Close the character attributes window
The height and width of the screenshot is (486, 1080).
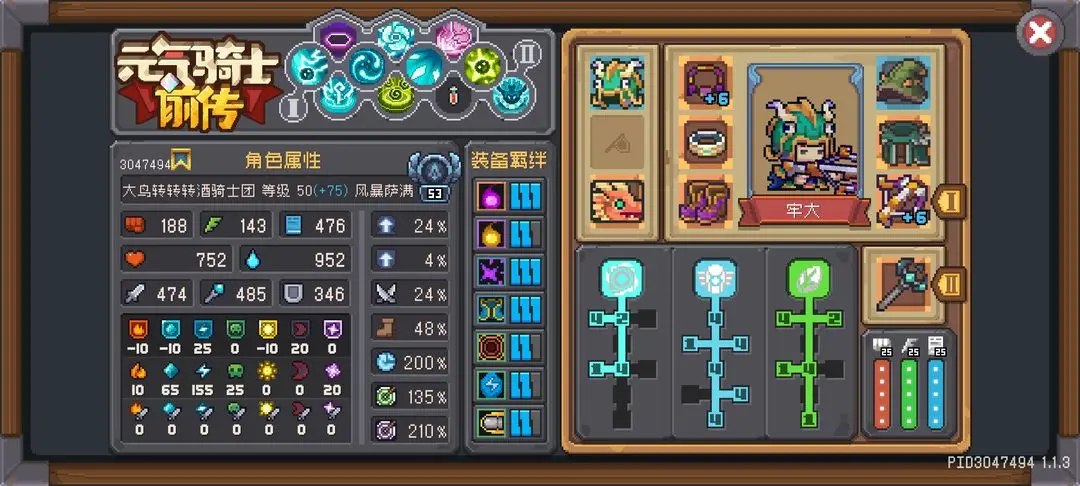coord(1040,33)
